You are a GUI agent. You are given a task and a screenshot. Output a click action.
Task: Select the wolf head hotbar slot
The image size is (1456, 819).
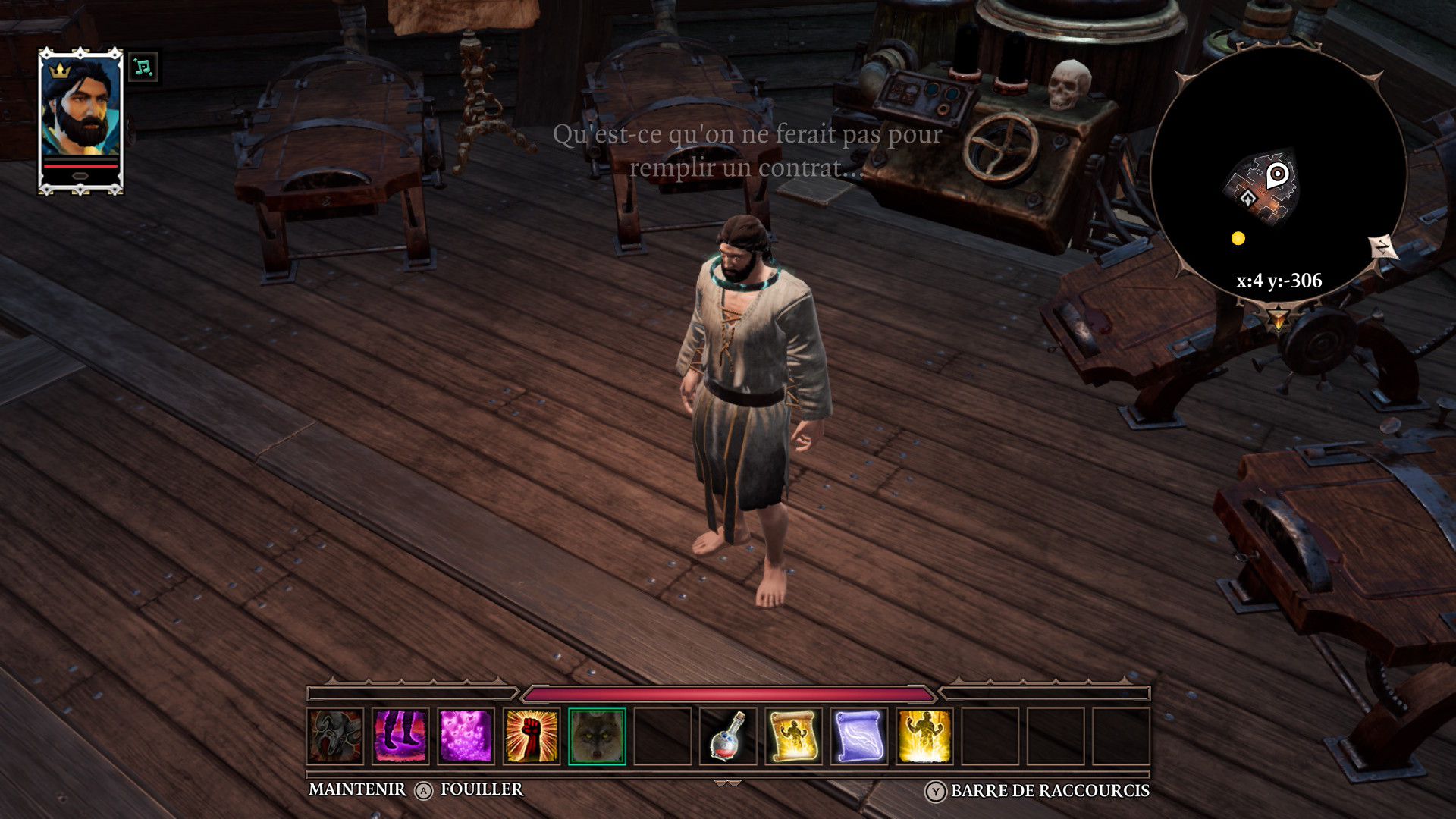(x=597, y=736)
